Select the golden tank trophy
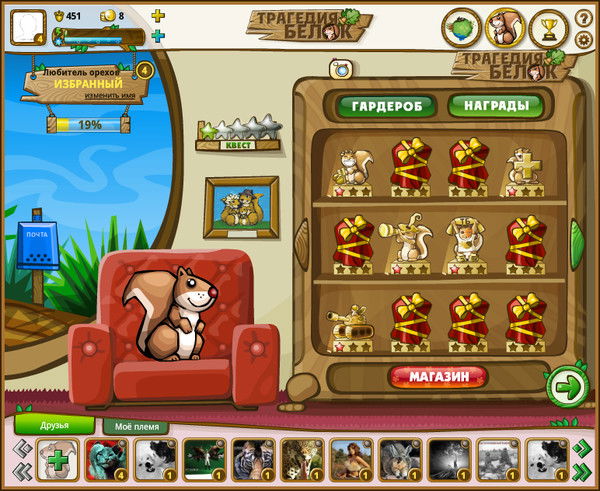Image resolution: width=600 pixels, height=491 pixels. 350,320
